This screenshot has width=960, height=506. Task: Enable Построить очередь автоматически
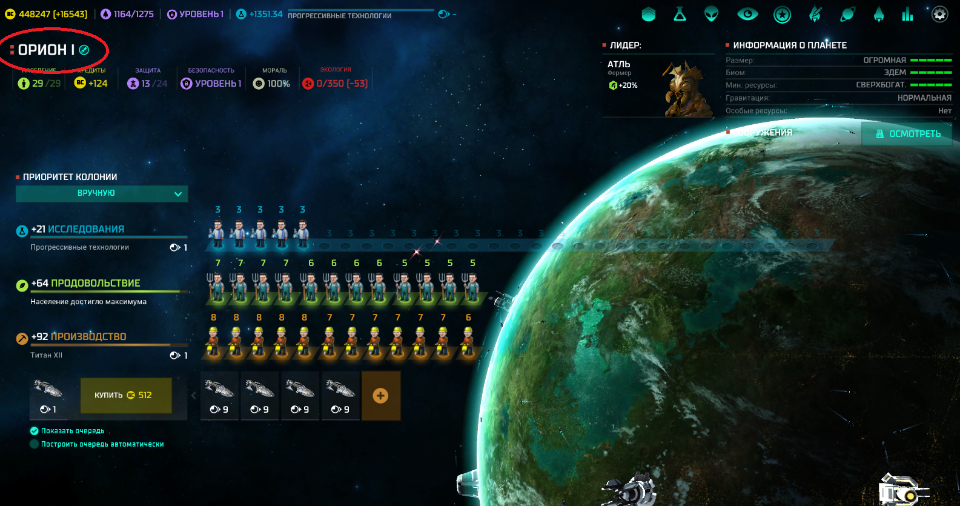(x=34, y=444)
